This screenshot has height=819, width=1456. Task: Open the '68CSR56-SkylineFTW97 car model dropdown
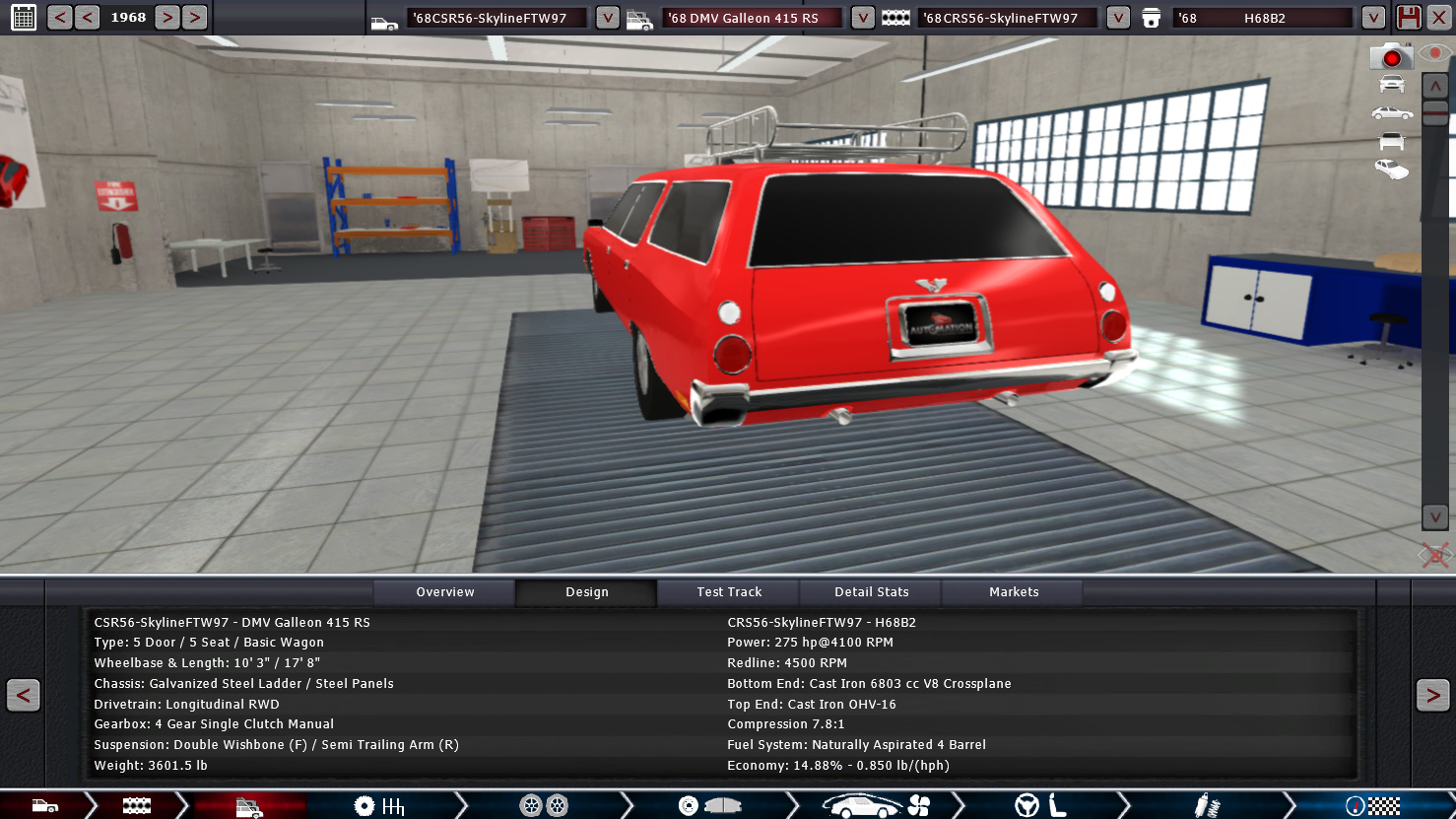(x=608, y=18)
